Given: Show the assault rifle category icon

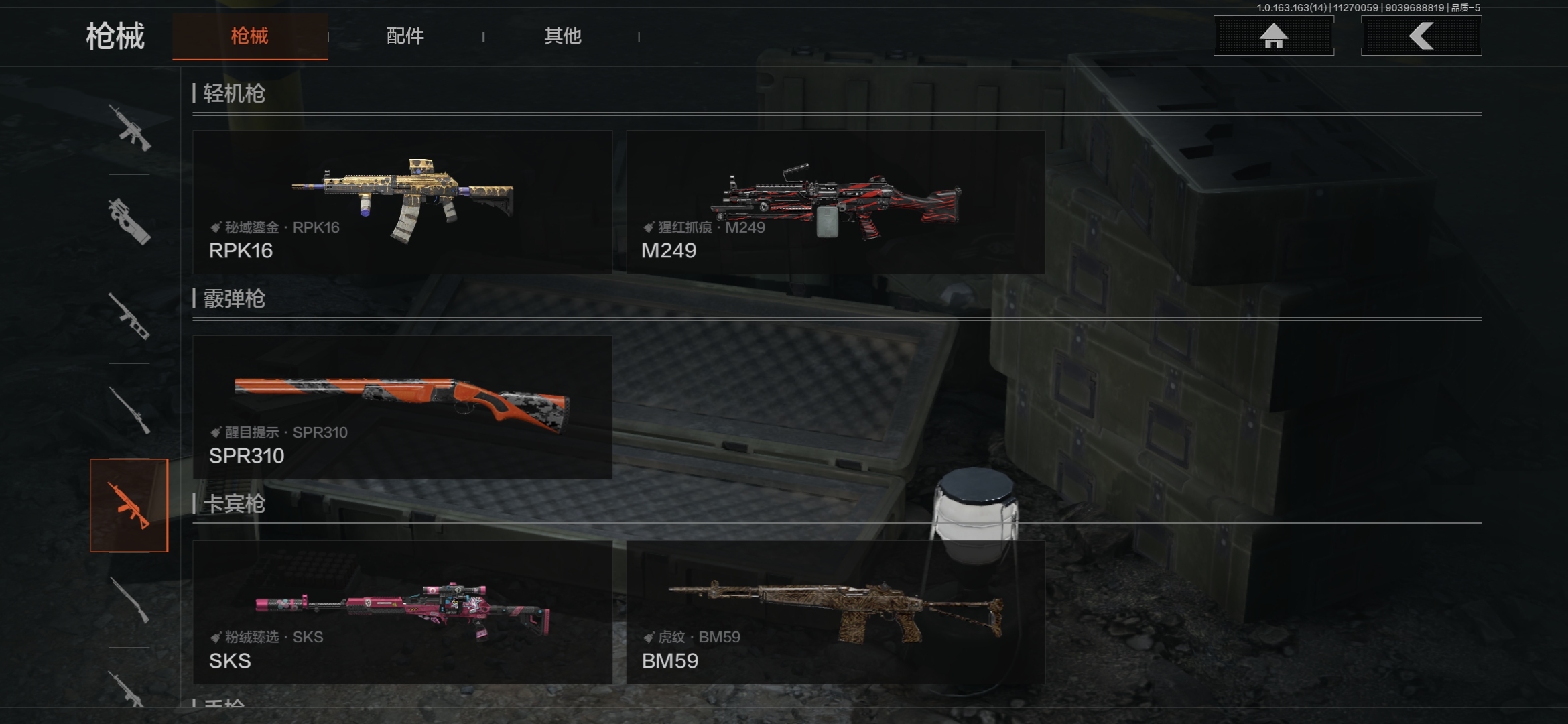Looking at the screenshot, I should [129, 127].
